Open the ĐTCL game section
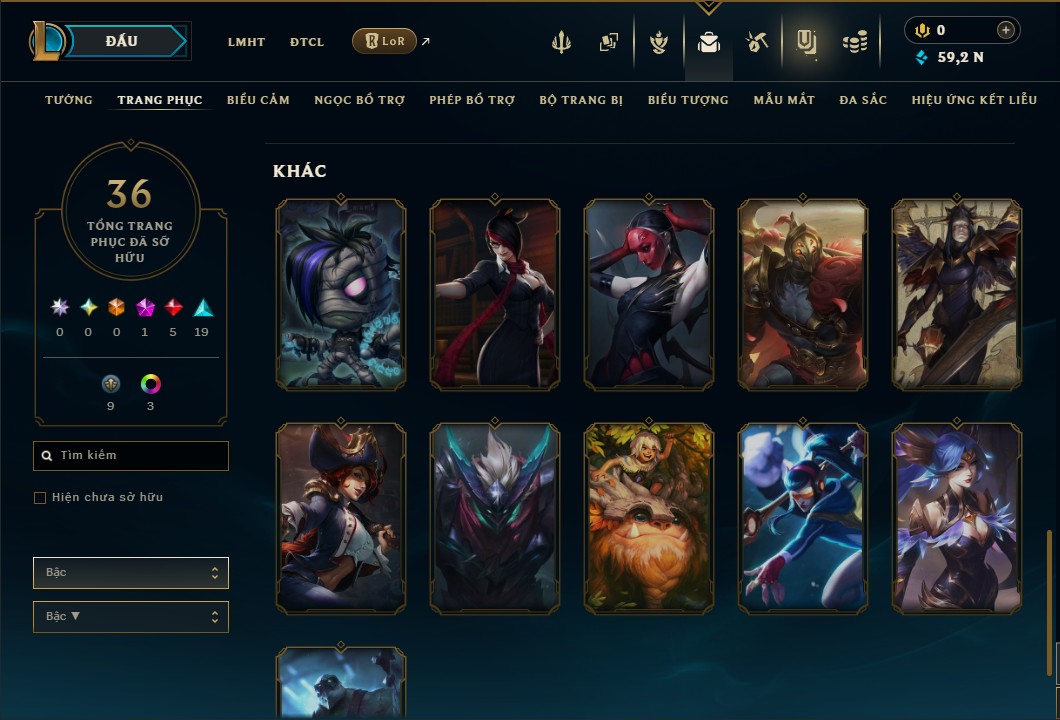The image size is (1060, 720). pos(307,42)
